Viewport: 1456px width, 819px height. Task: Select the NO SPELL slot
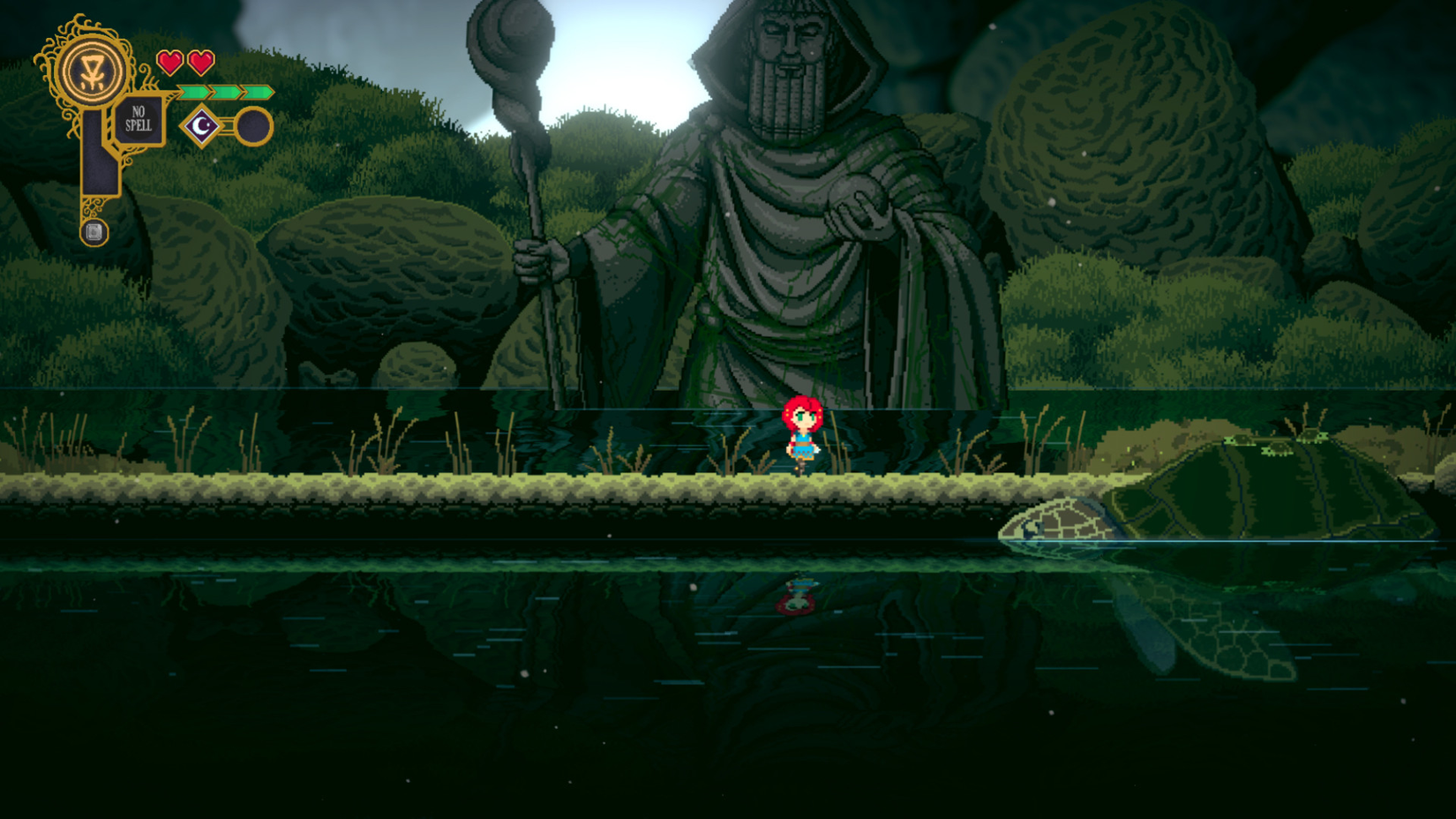[139, 119]
